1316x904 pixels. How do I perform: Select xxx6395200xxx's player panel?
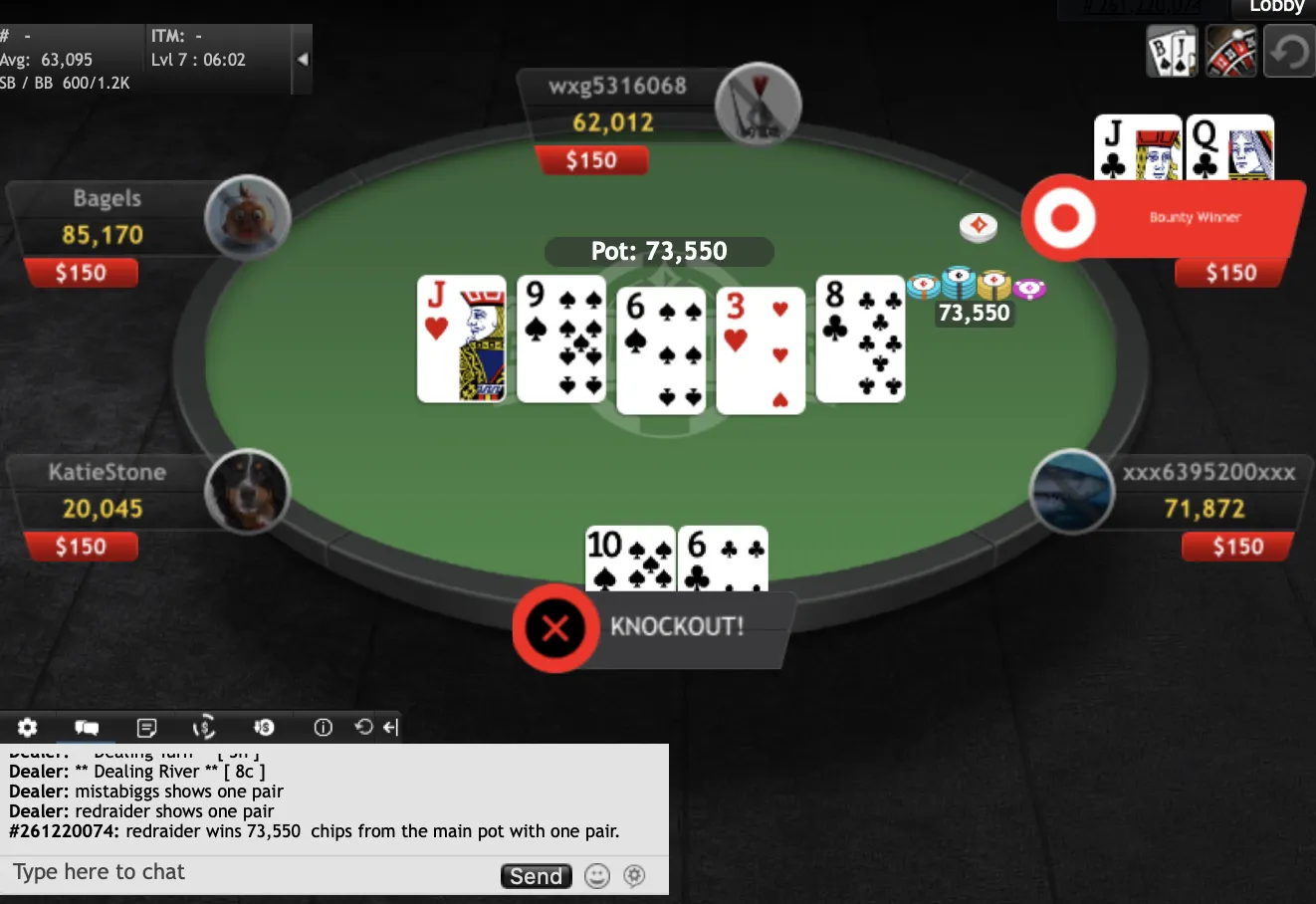(1207, 491)
